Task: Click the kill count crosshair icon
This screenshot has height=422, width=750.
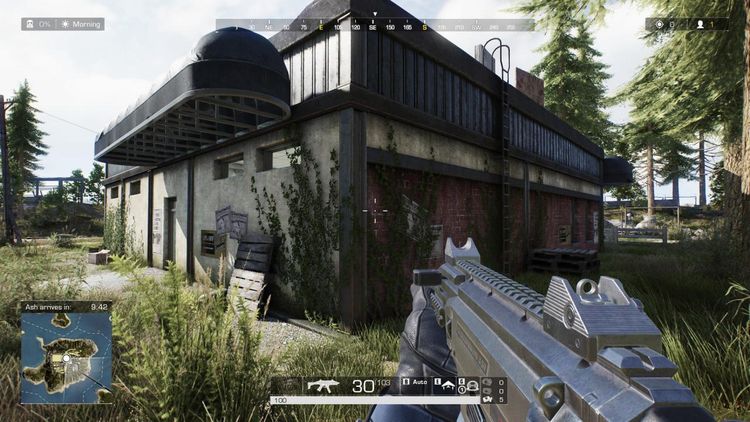Action: [x=657, y=24]
